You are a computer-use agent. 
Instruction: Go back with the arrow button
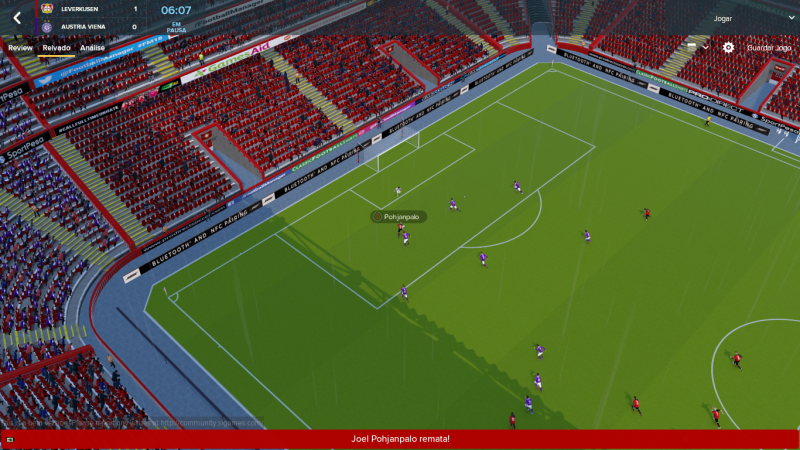tap(17, 18)
